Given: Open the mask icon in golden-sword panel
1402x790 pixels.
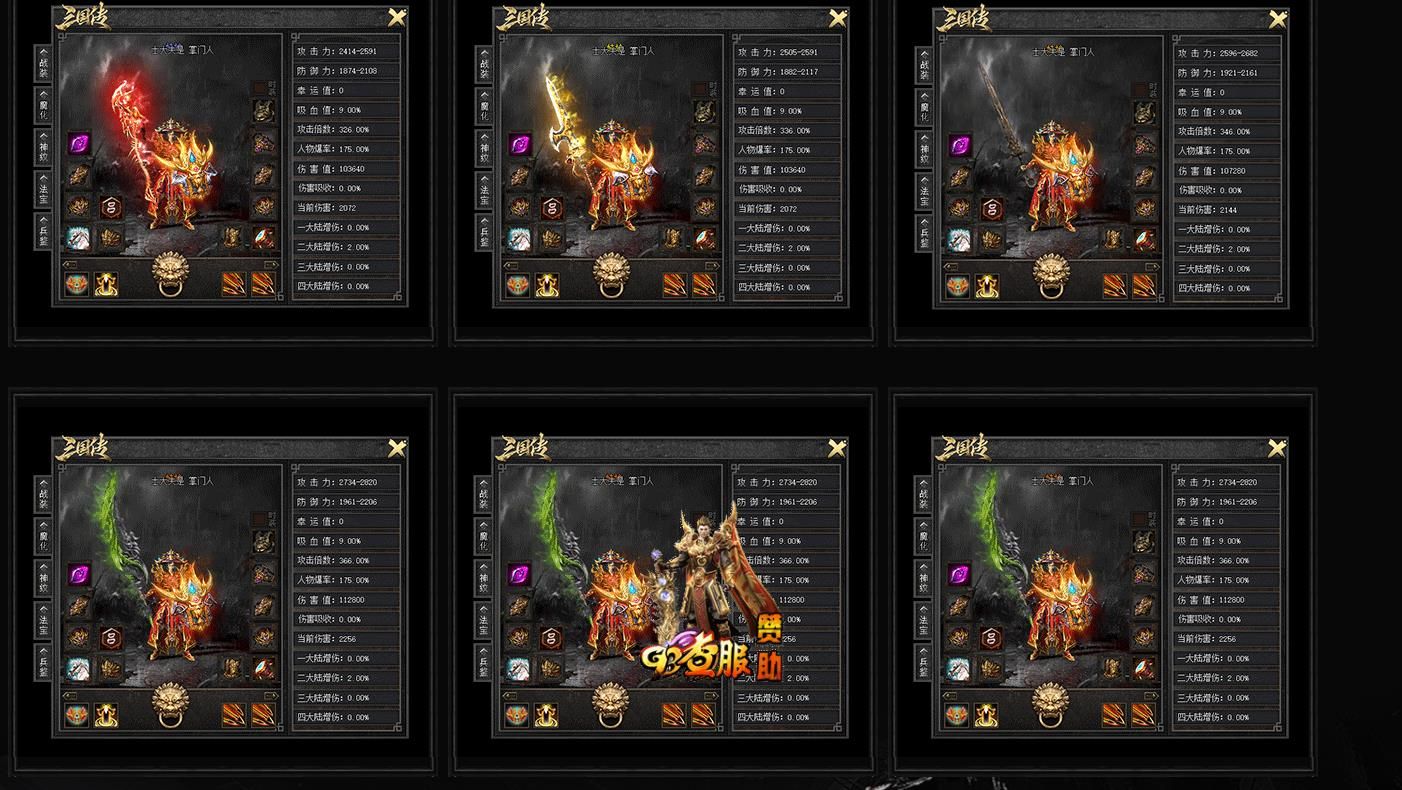Looking at the screenshot, I should coord(517,285).
